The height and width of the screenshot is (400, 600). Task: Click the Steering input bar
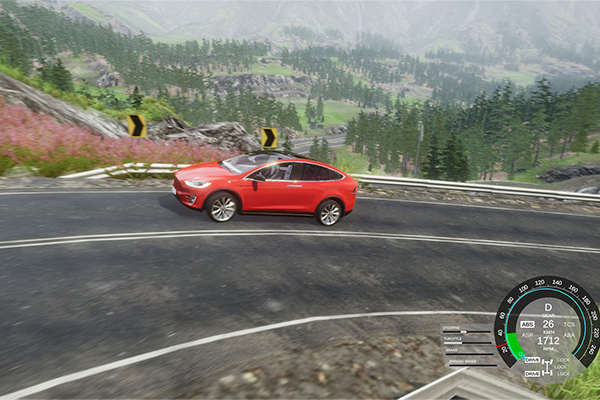pos(468,329)
